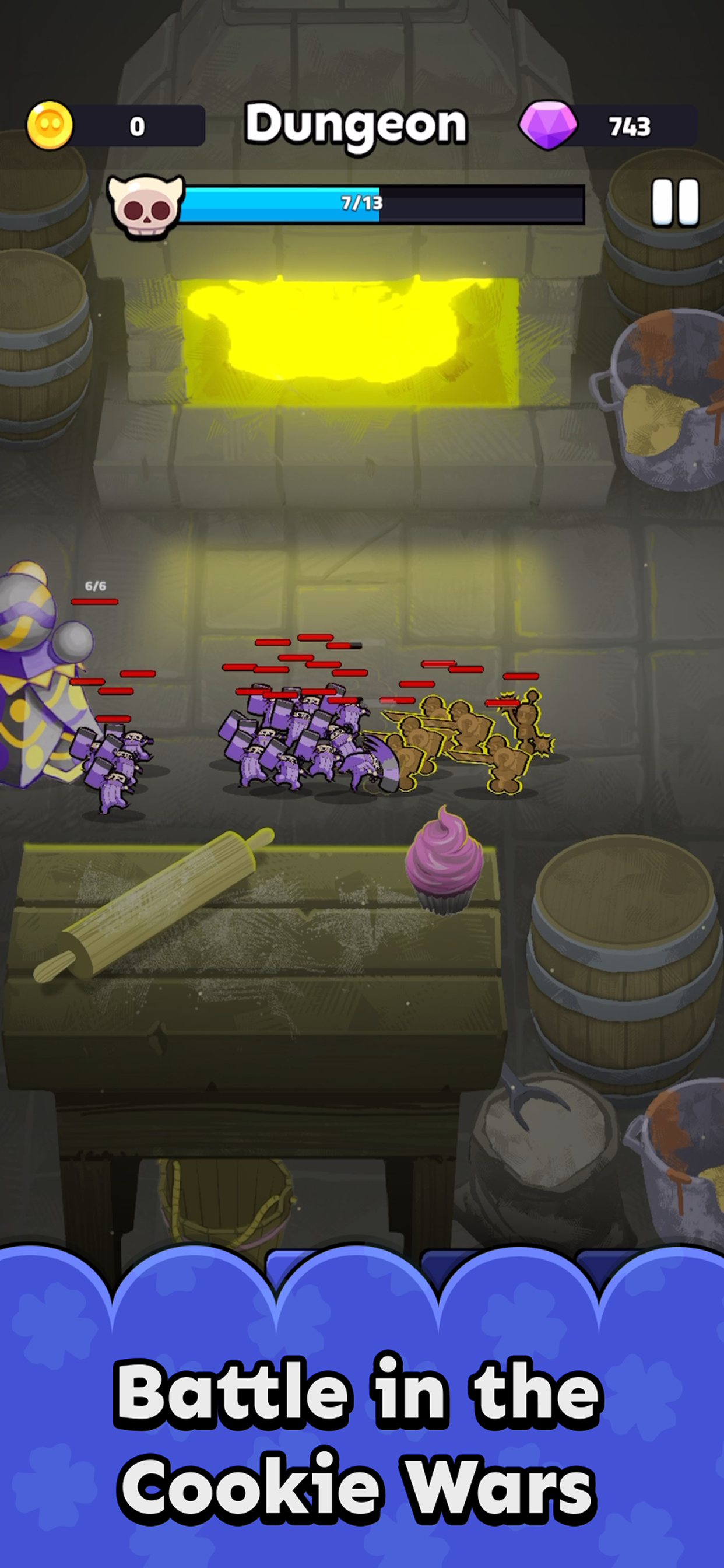Tap the gold coin currency icon
The width and height of the screenshot is (724, 1568).
(50, 125)
